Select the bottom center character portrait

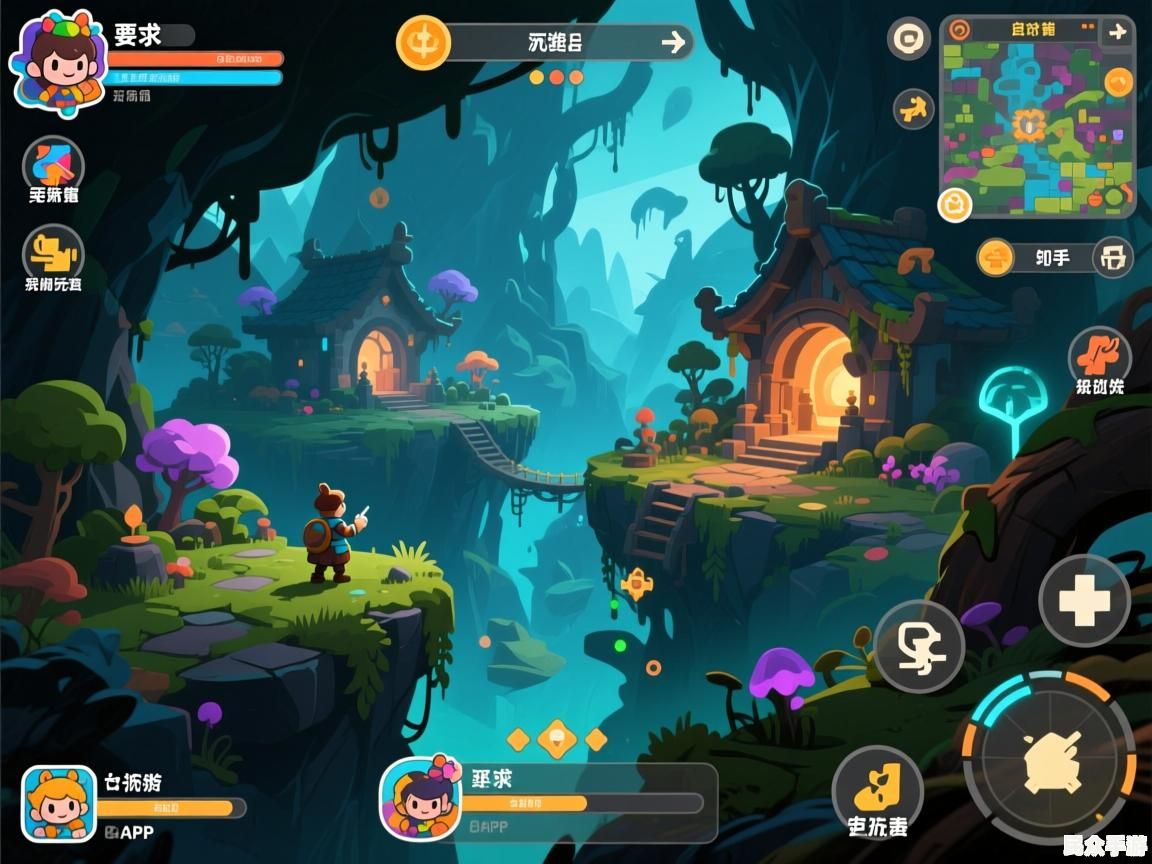click(x=420, y=798)
